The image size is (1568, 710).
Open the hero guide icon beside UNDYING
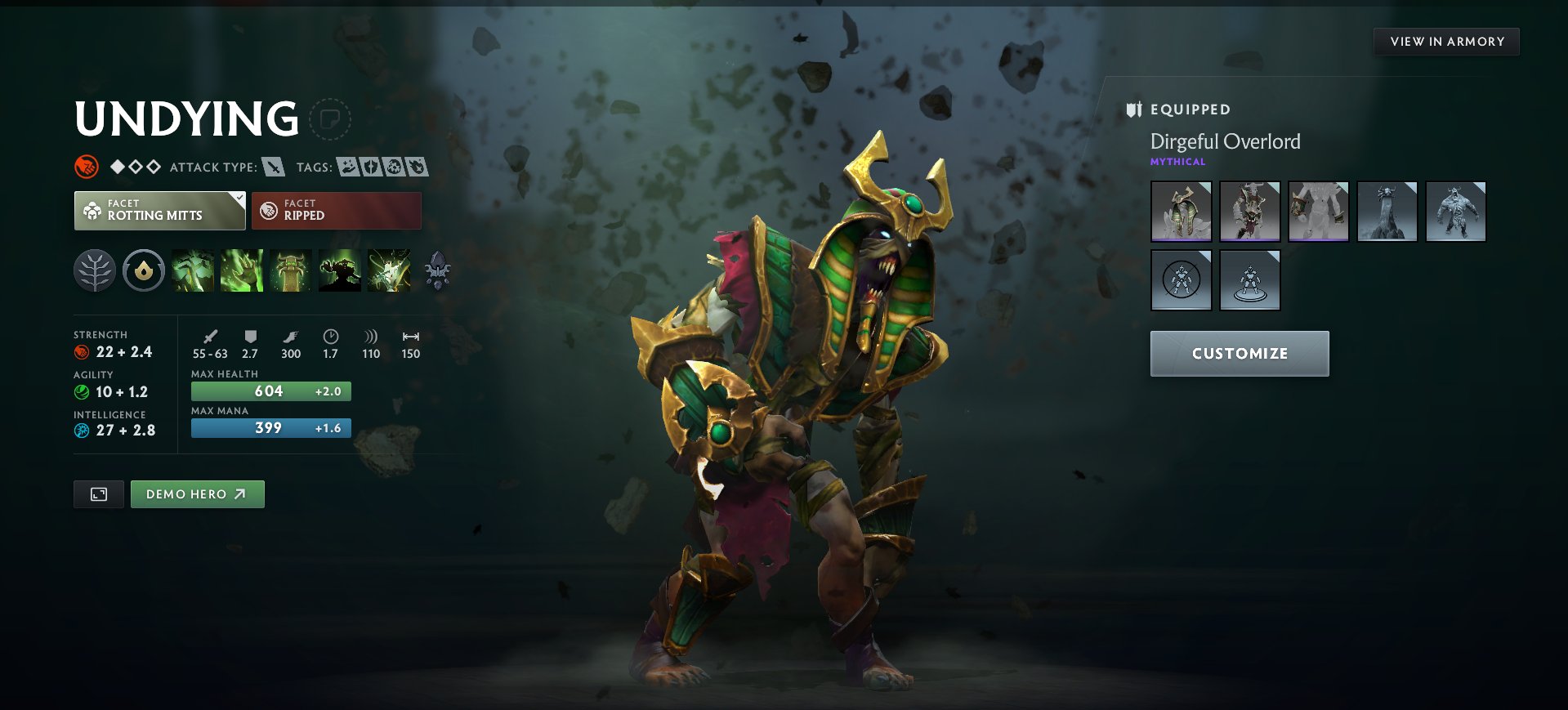(x=330, y=119)
